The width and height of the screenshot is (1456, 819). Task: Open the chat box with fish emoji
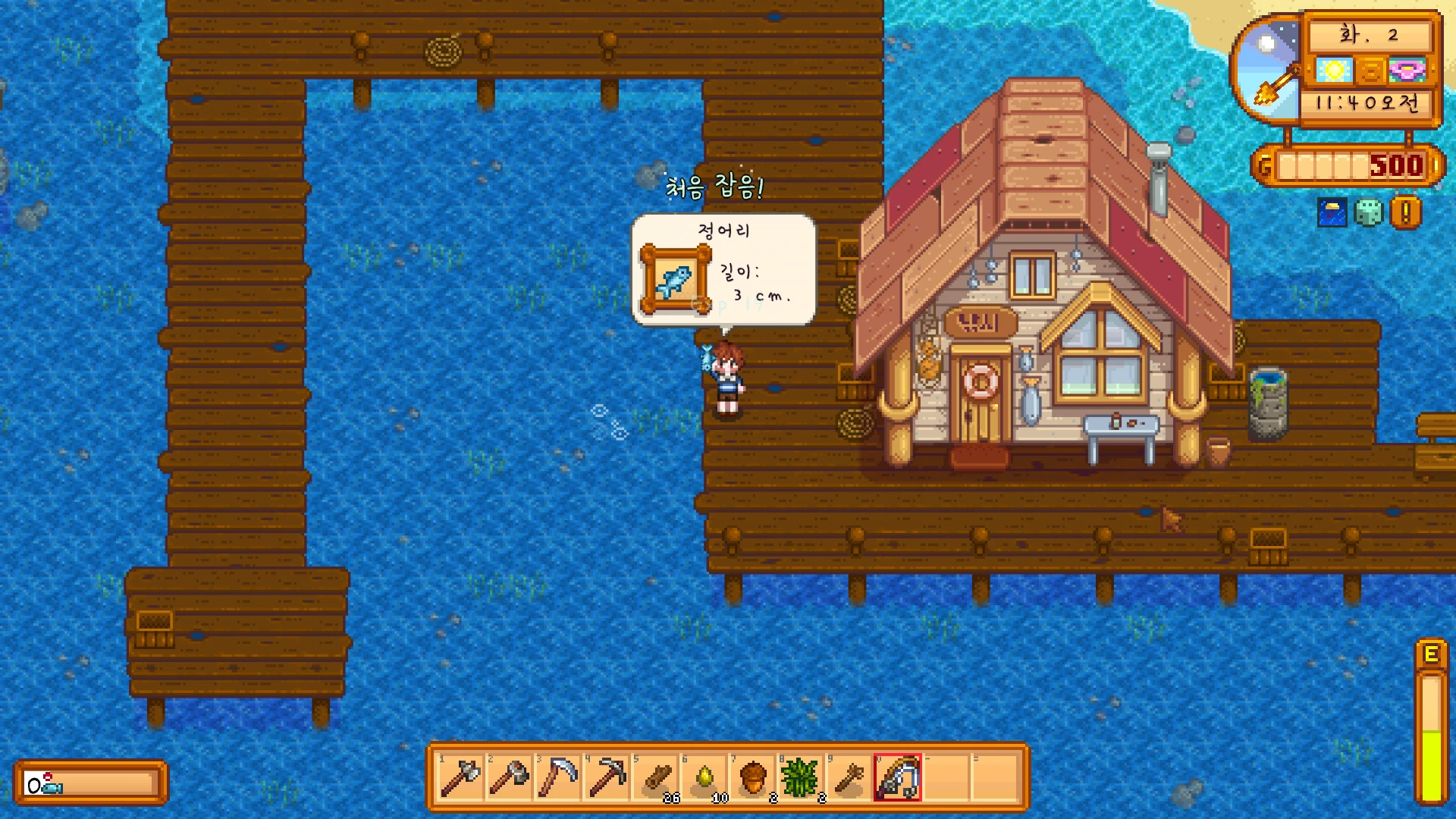tap(89, 784)
